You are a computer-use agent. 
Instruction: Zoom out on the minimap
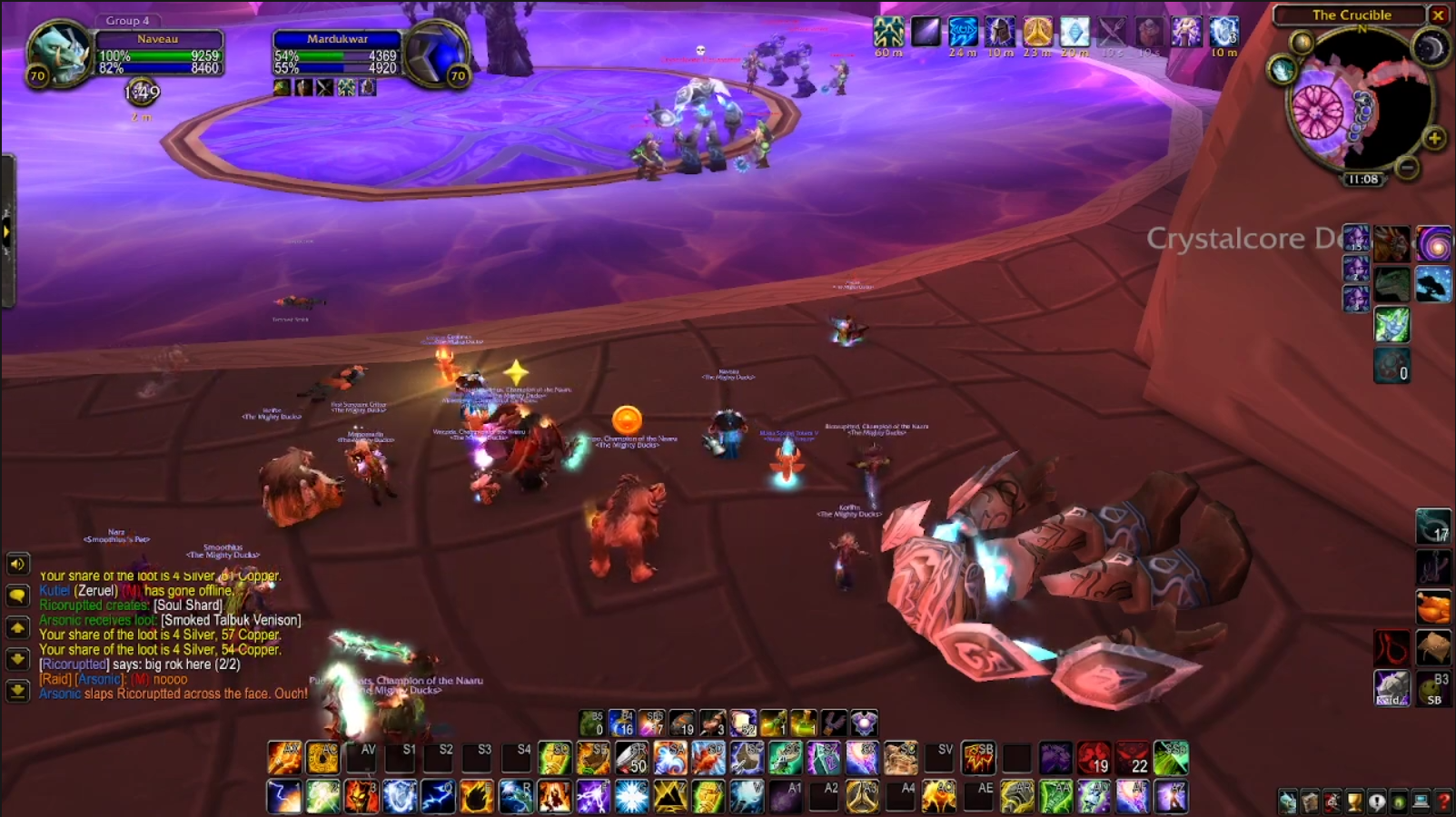pyautogui.click(x=1407, y=167)
